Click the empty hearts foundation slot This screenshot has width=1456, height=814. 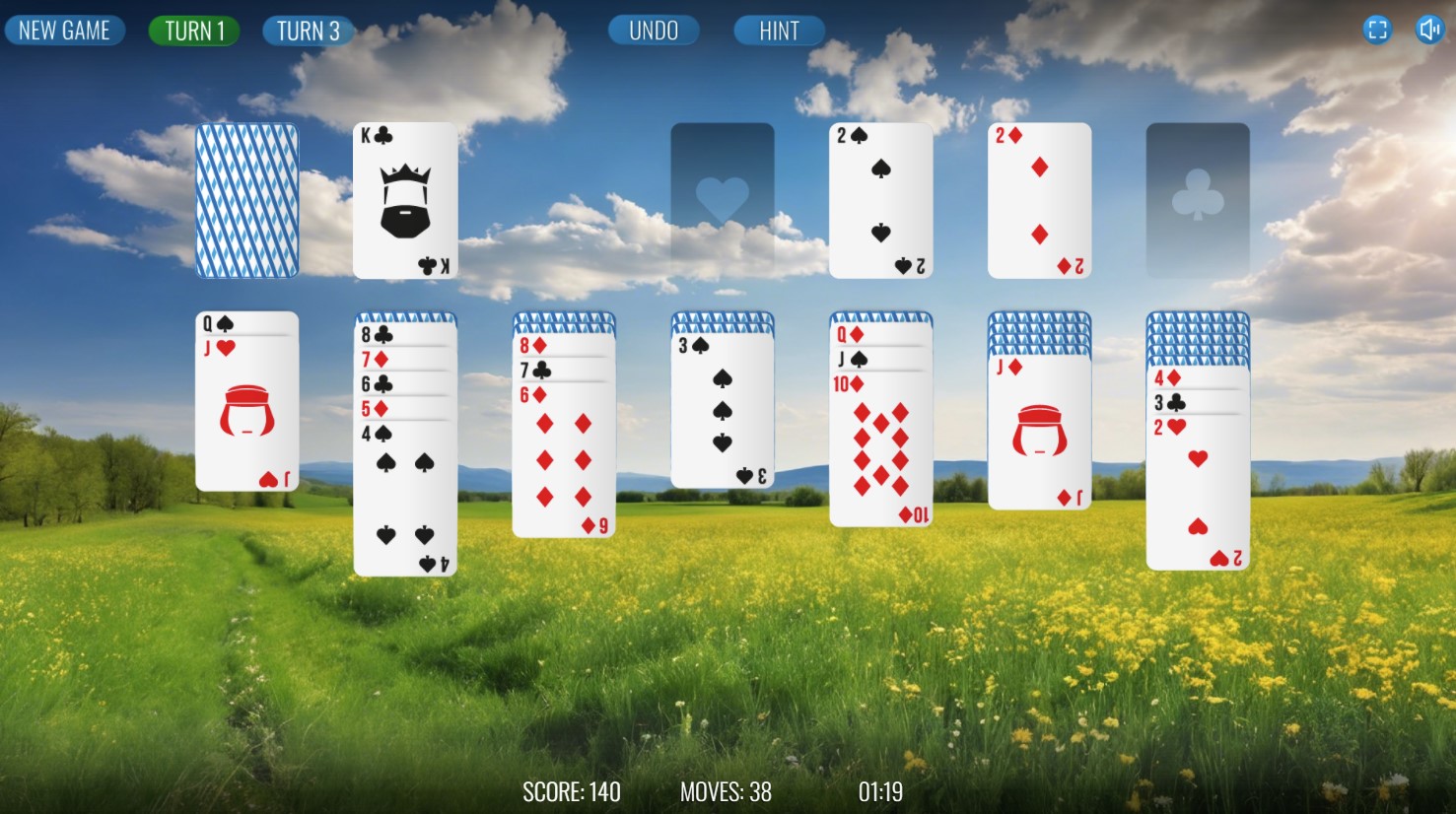coord(722,200)
